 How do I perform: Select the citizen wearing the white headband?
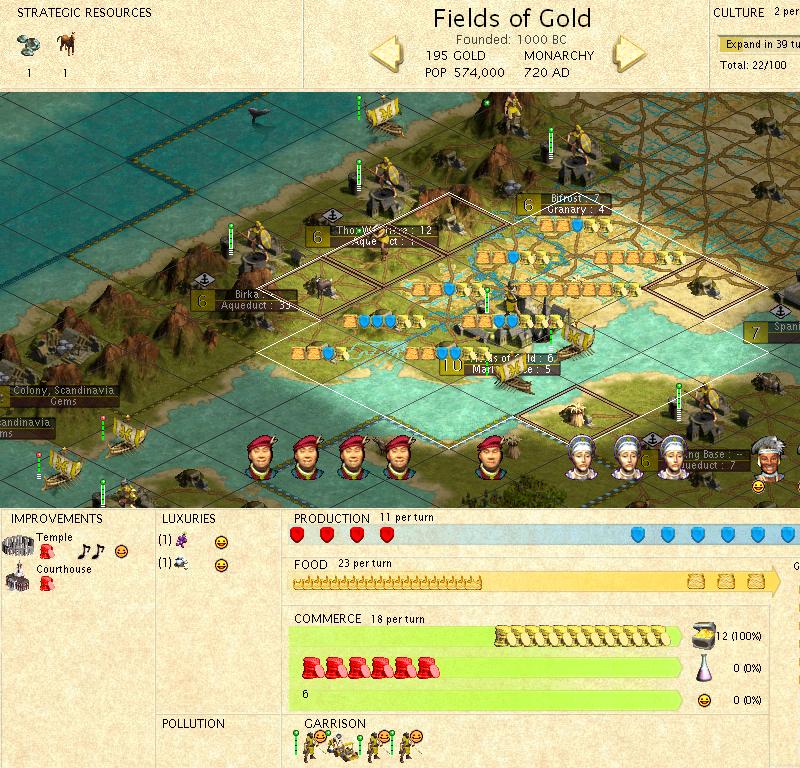pyautogui.click(x=768, y=456)
